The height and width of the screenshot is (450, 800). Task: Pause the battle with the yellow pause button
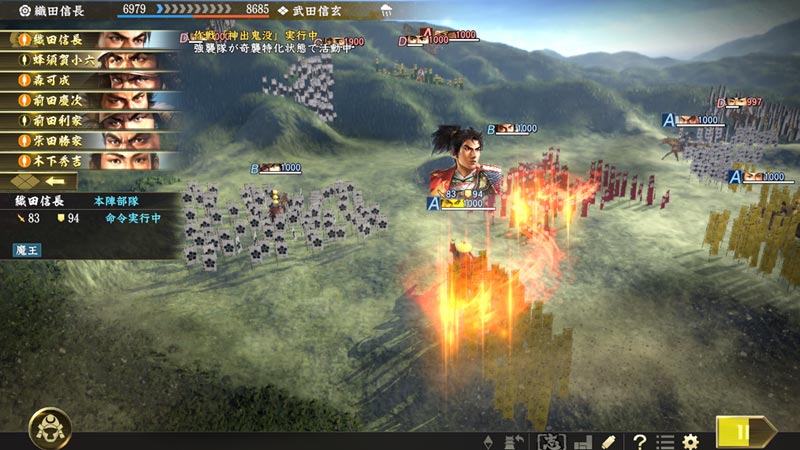tap(743, 432)
